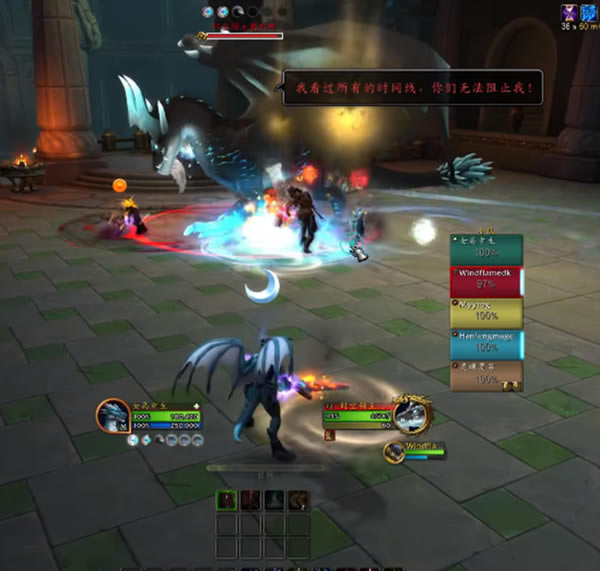Select the Hanfengmage party frame

click(486, 344)
